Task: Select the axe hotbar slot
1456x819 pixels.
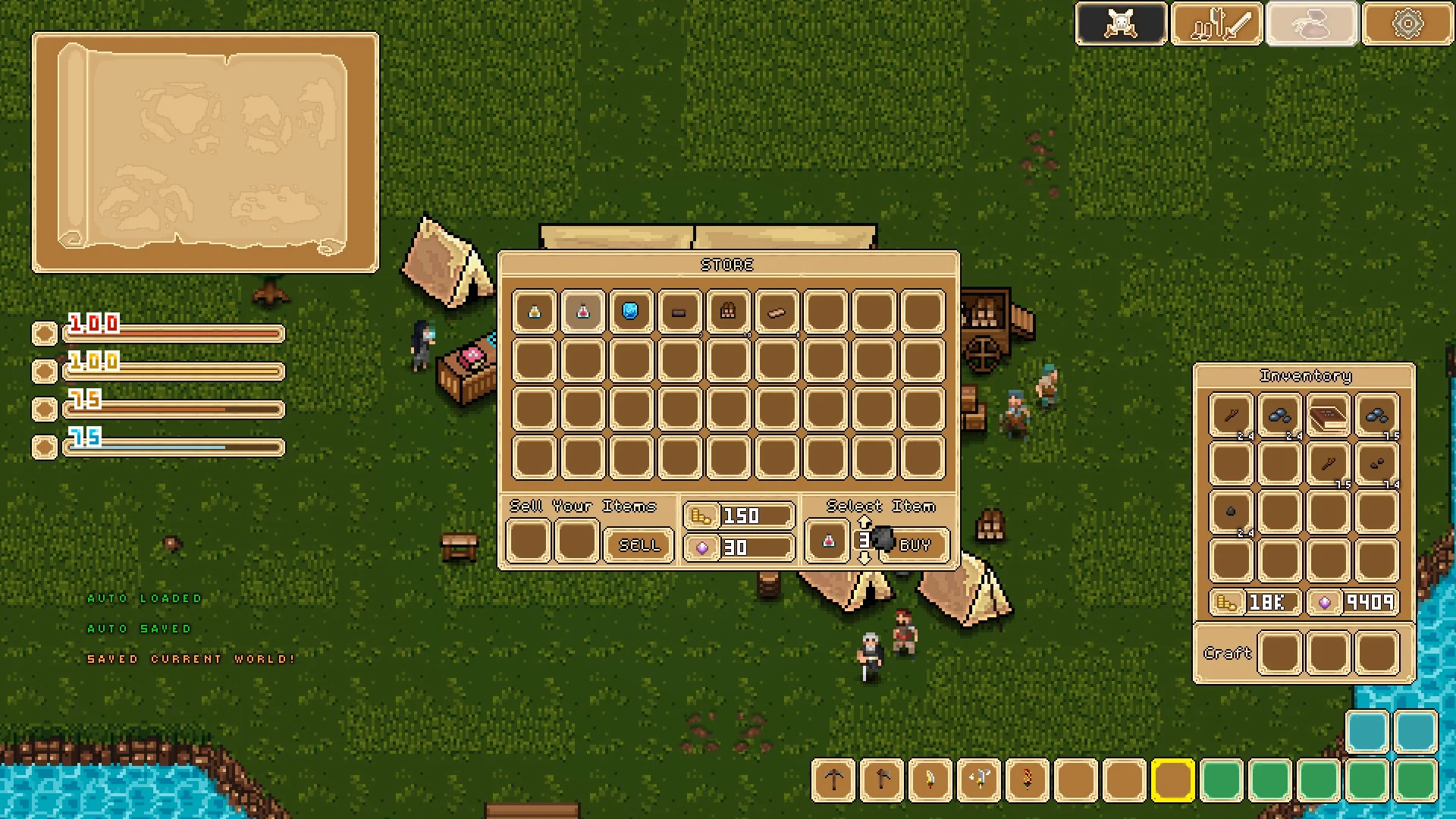Action: click(882, 780)
